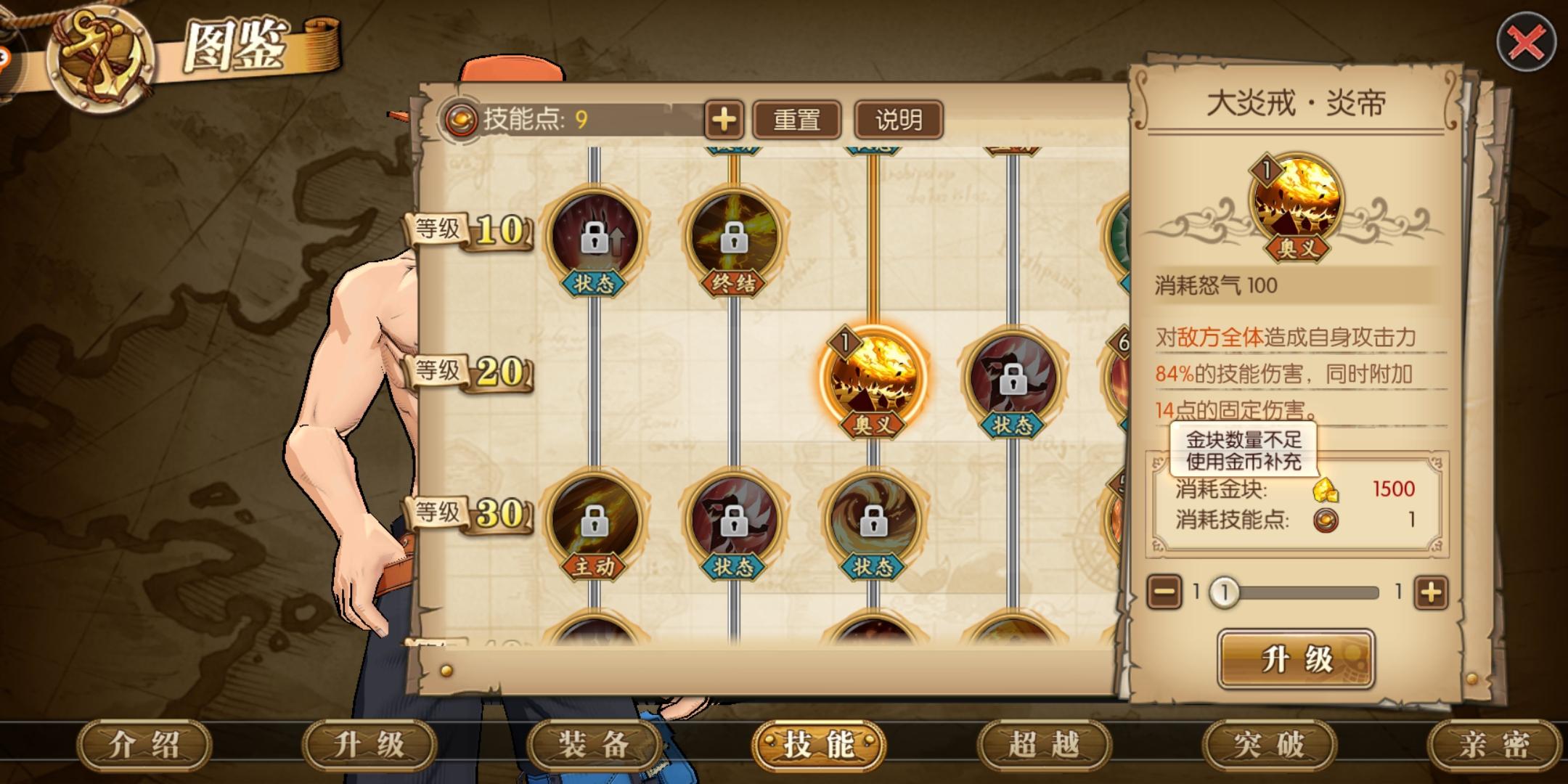The width and height of the screenshot is (1568, 784).
Task: Switch to the 介绍 tab
Action: coord(144,746)
